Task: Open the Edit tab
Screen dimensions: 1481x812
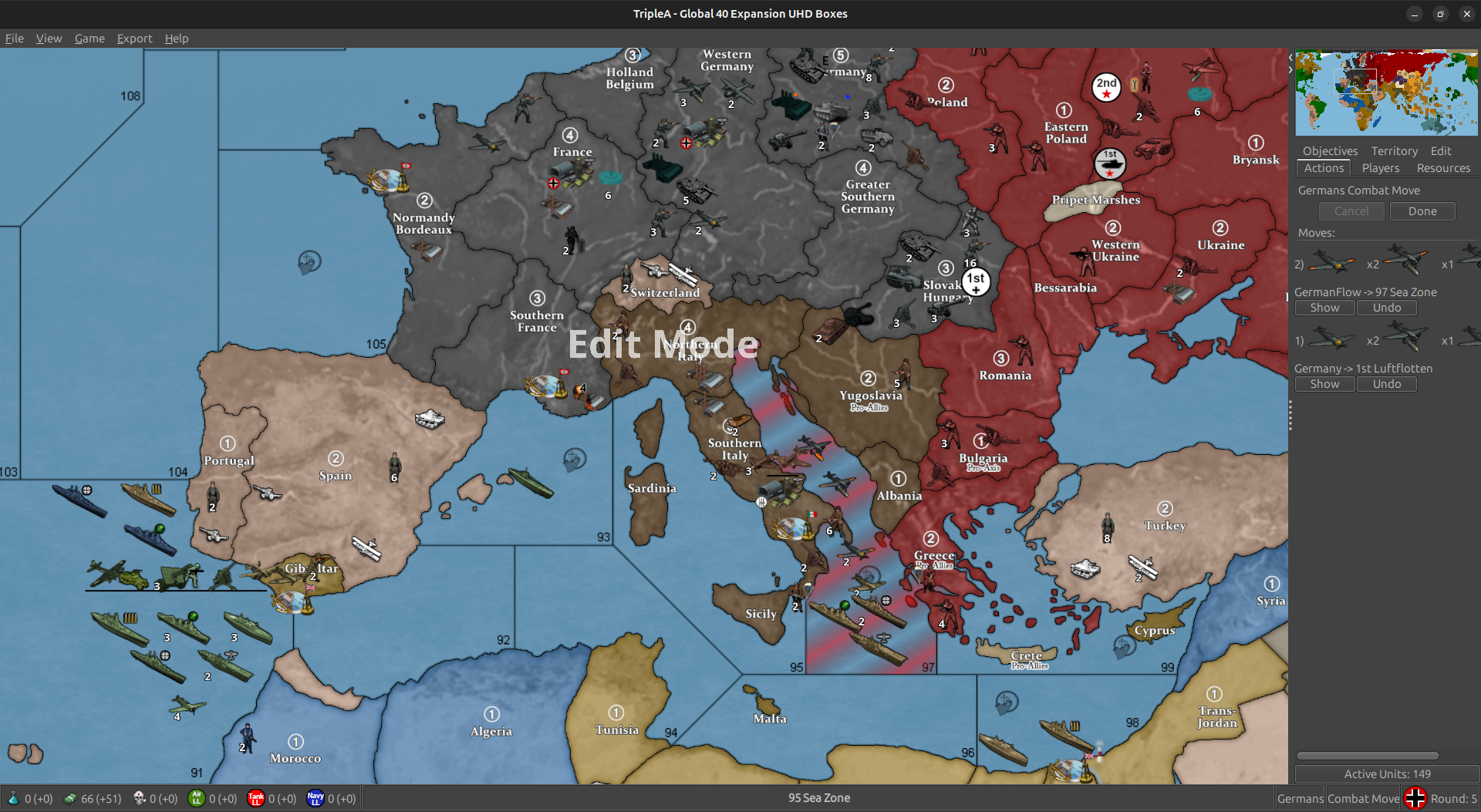Action: 1440,151
